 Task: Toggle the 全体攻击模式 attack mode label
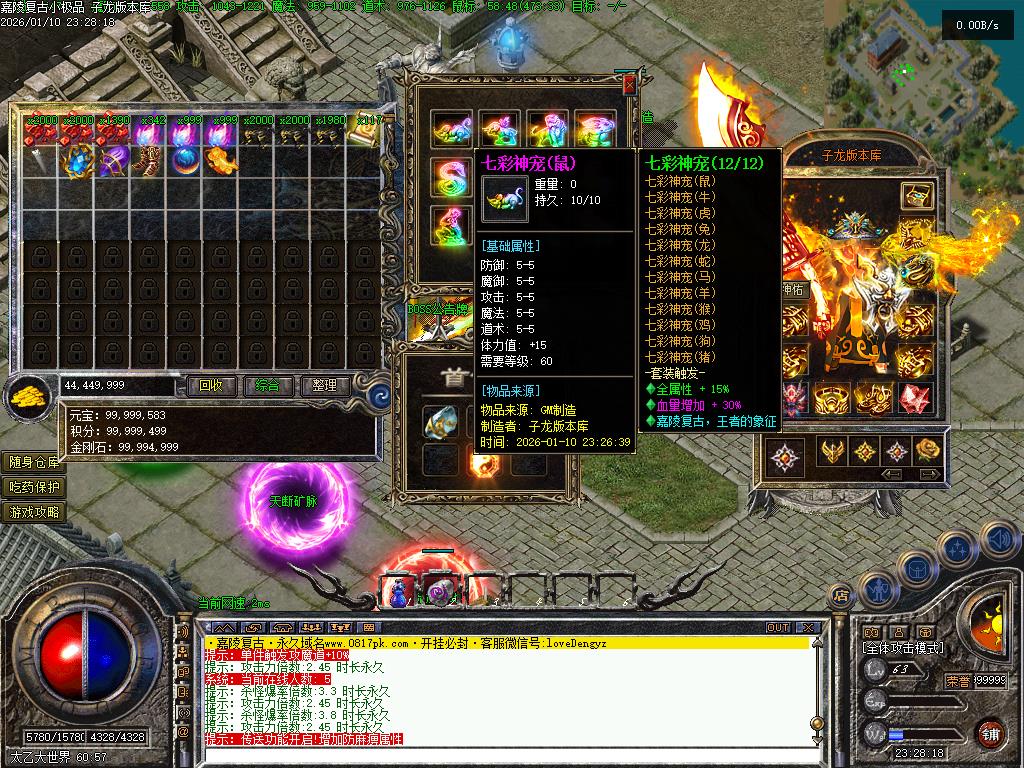[x=903, y=648]
